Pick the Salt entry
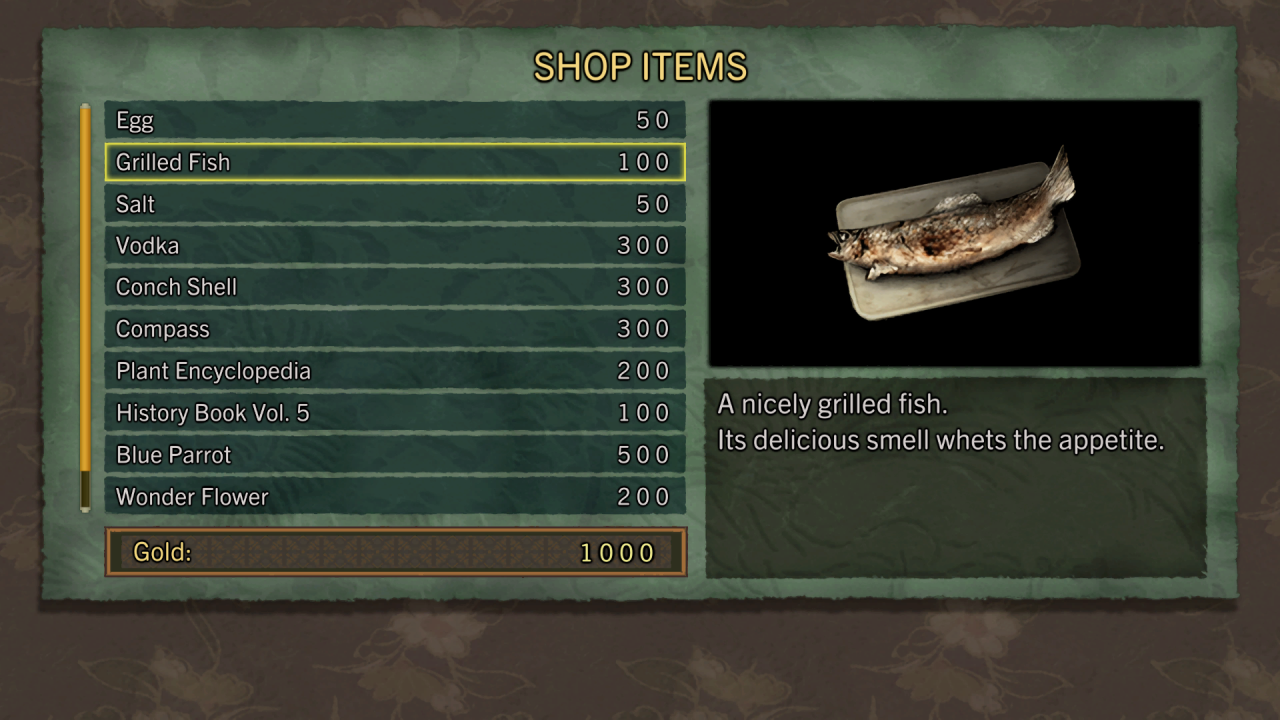The image size is (1280, 720). click(395, 204)
